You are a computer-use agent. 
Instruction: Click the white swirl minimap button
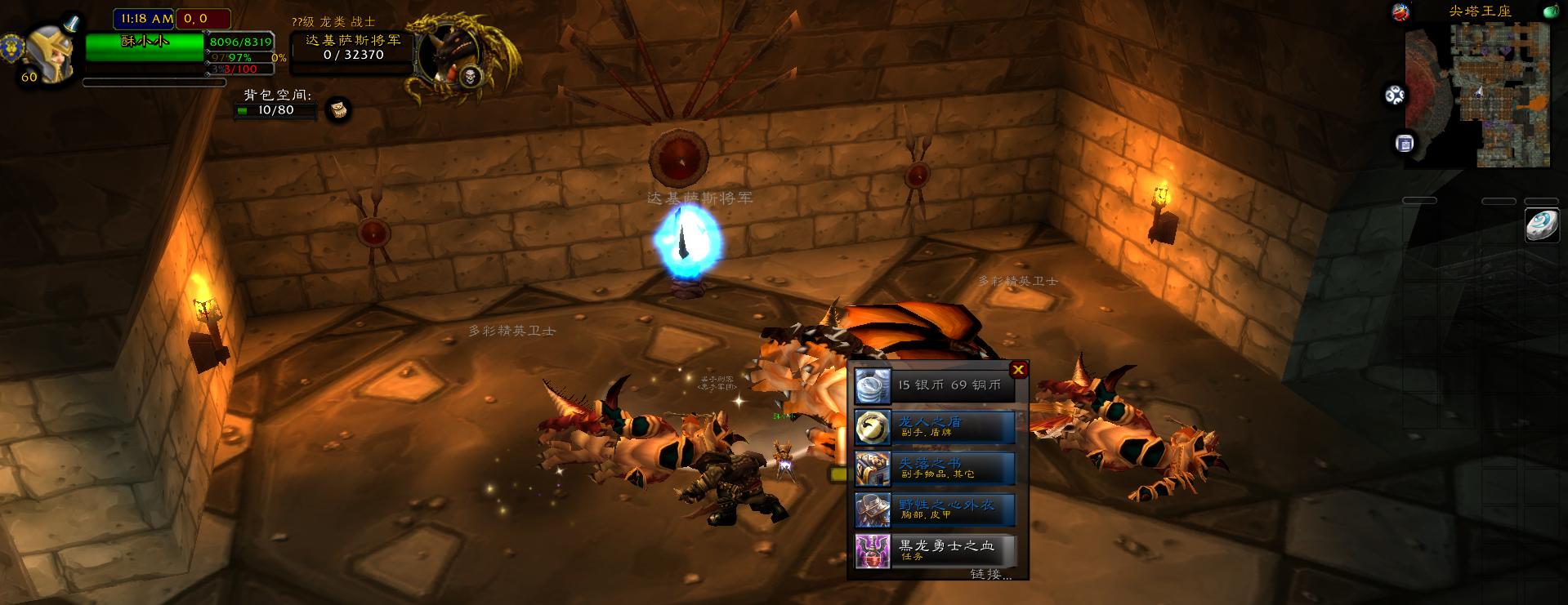(x=1395, y=96)
